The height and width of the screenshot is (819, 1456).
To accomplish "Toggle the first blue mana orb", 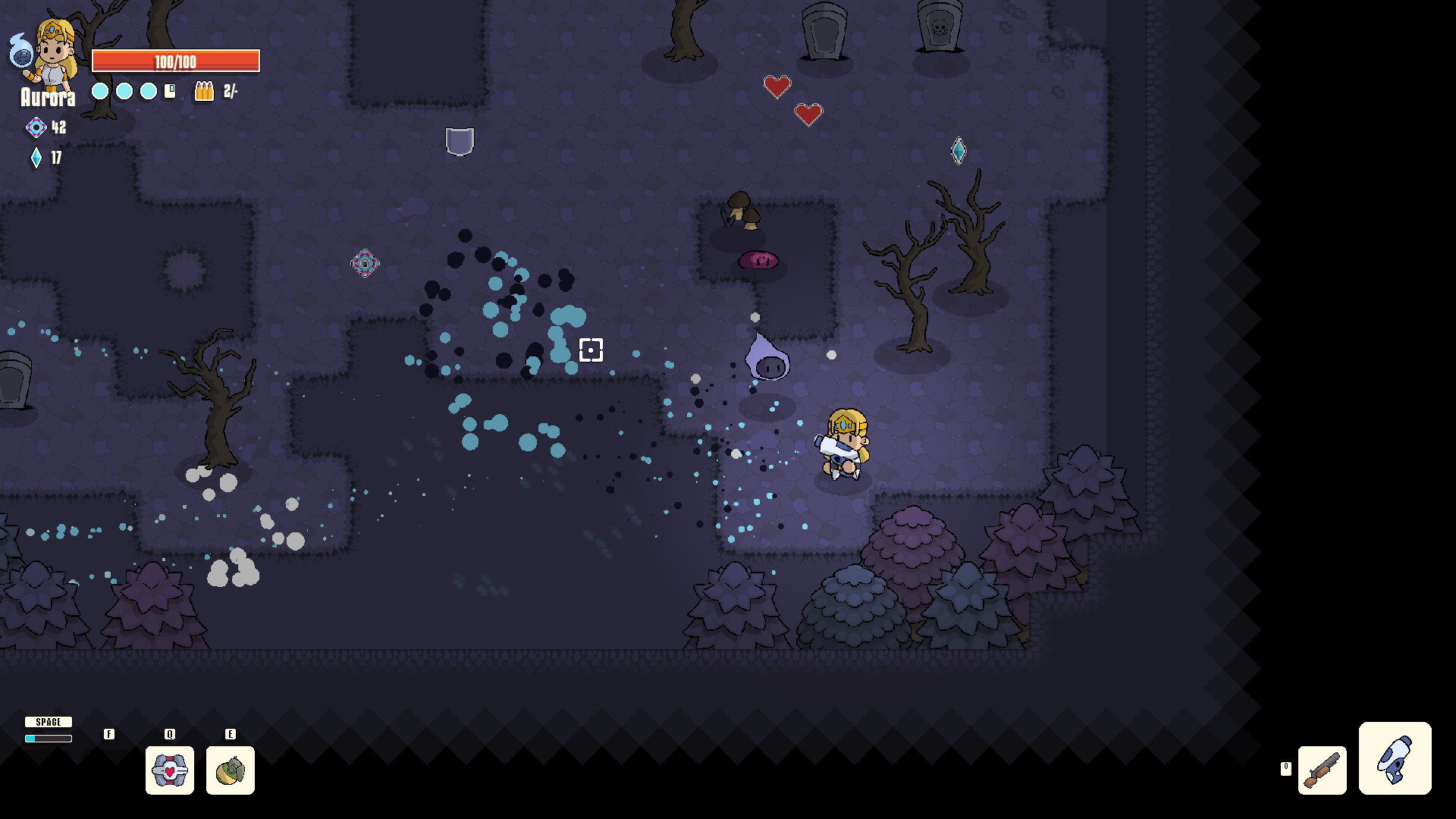I will click(99, 90).
